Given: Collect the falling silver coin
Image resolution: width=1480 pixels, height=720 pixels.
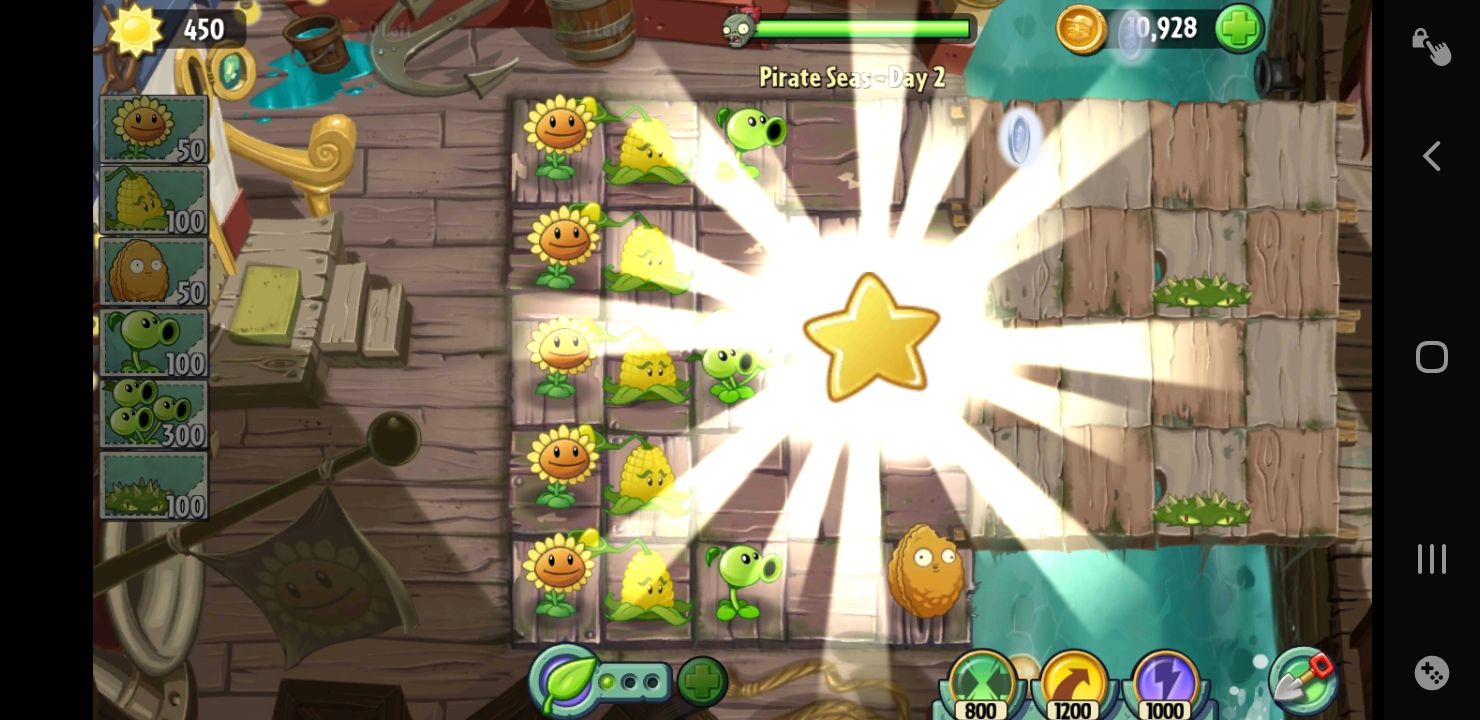Looking at the screenshot, I should coord(1019,140).
